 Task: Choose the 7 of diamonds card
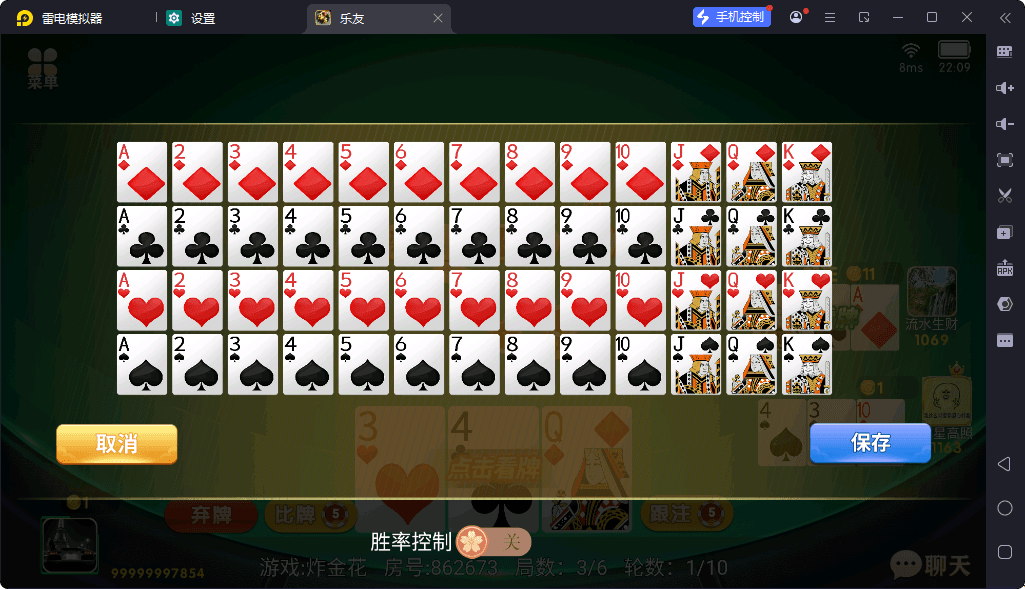(x=474, y=172)
